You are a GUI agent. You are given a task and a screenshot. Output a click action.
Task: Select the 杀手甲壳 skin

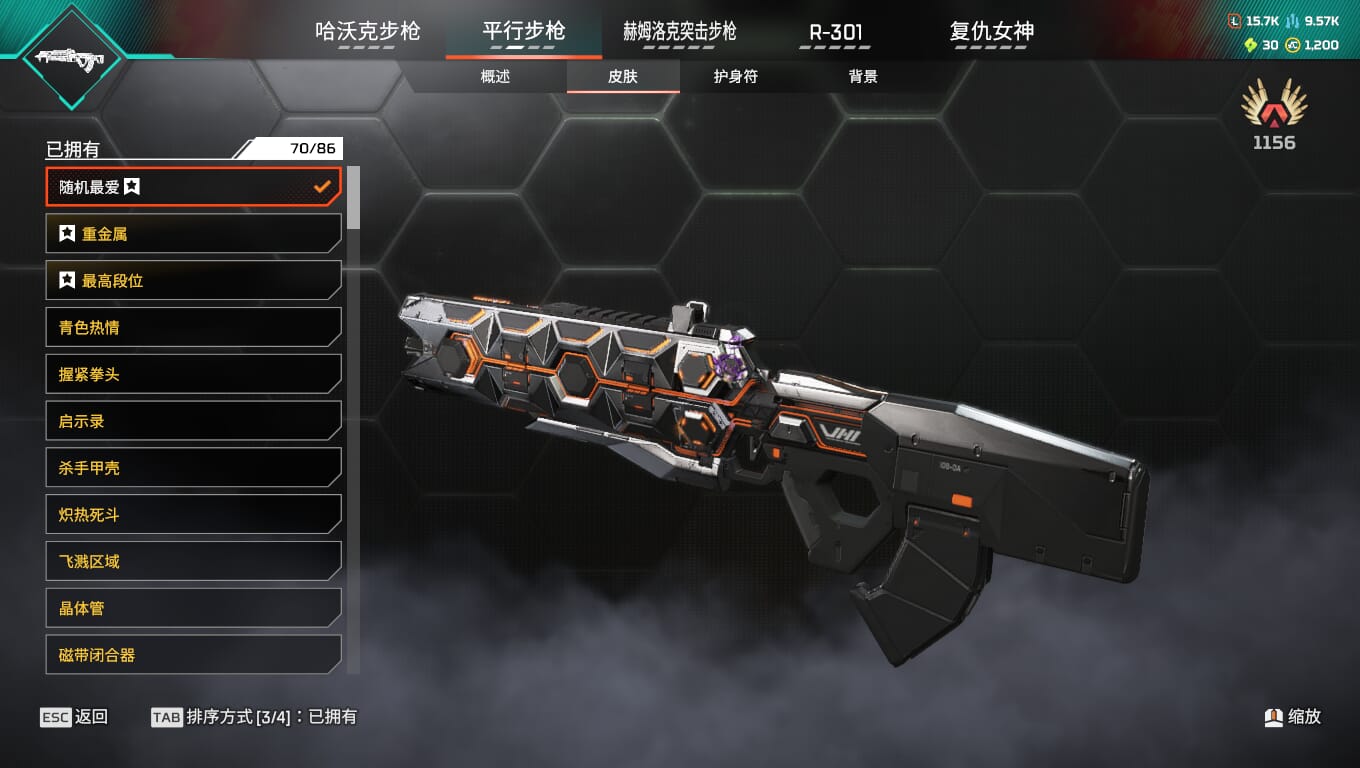193,468
